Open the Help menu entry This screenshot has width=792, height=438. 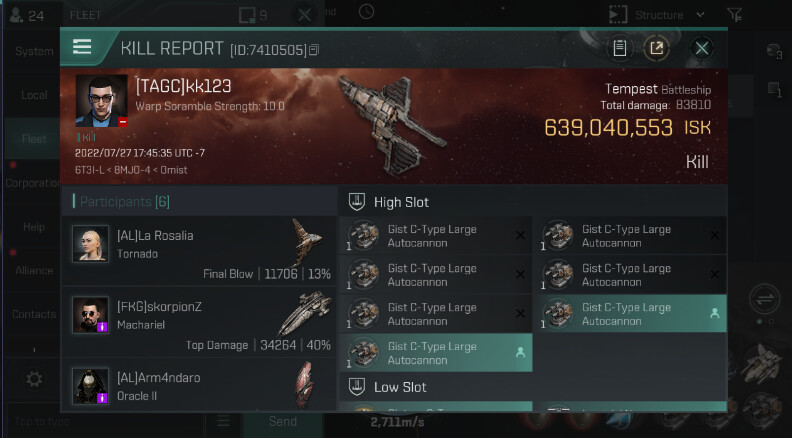tap(34, 227)
